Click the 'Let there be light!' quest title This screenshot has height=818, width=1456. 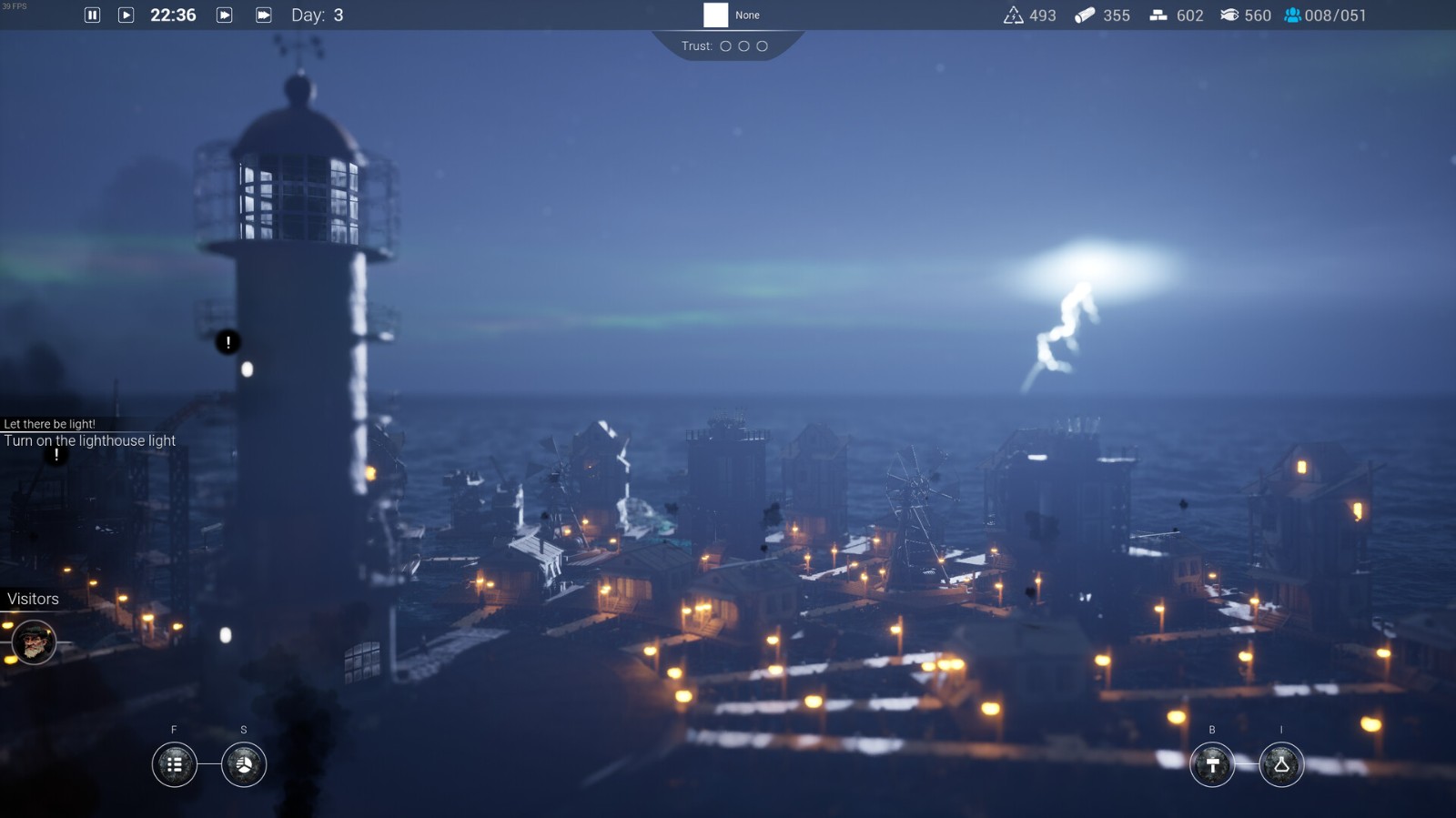(50, 422)
